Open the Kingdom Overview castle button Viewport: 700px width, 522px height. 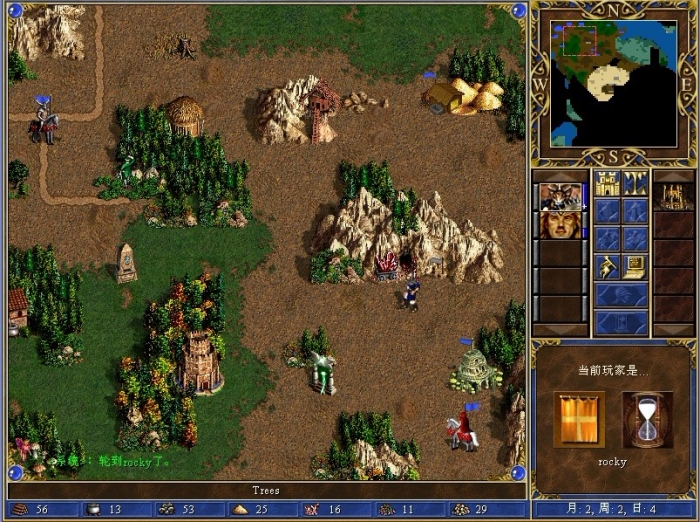coord(607,183)
